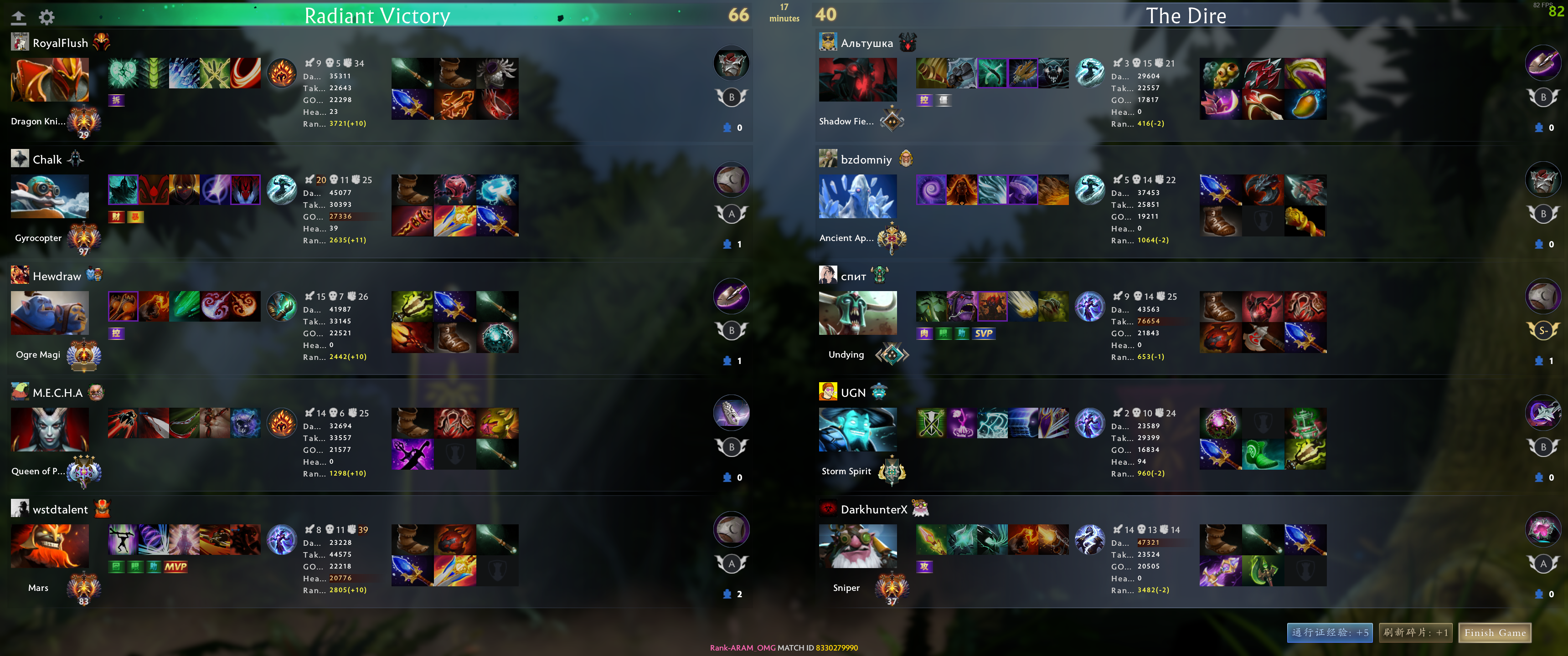Image resolution: width=1568 pixels, height=656 pixels.
Task: Click the thumbs-up commend icon on Hewdraw's row
Action: tap(727, 361)
